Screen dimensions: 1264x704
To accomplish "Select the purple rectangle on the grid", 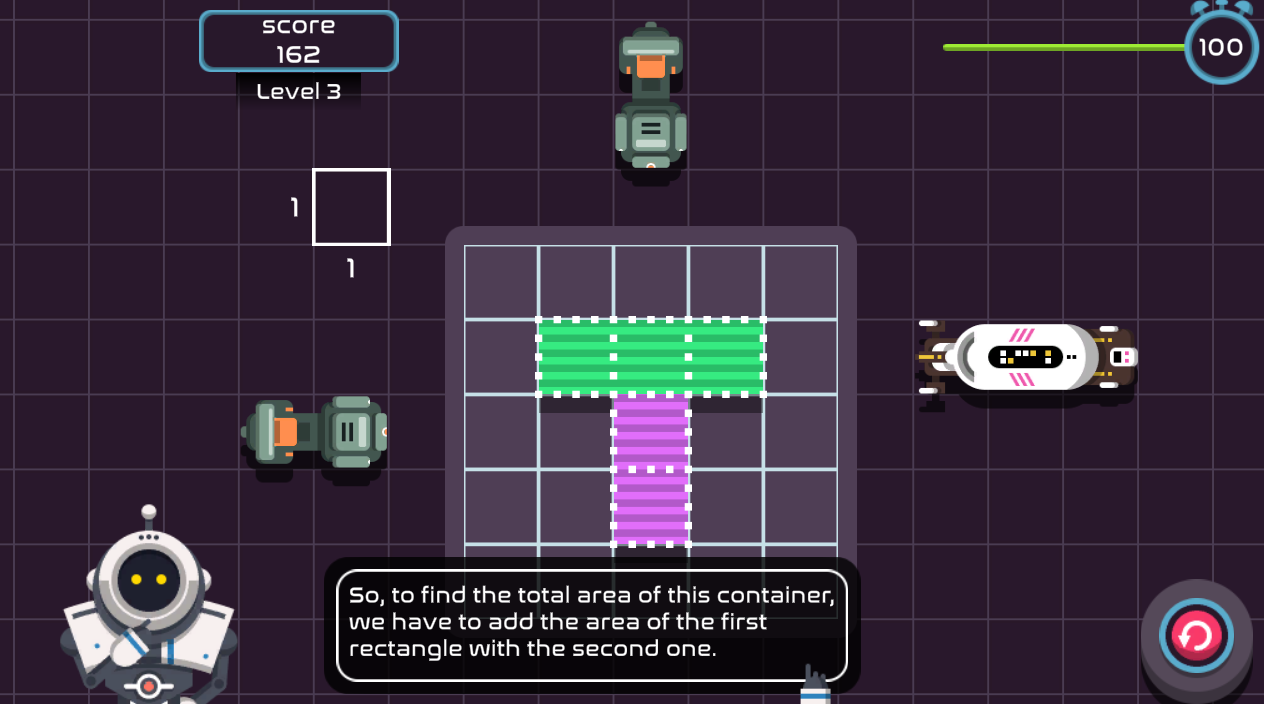I will click(651, 469).
